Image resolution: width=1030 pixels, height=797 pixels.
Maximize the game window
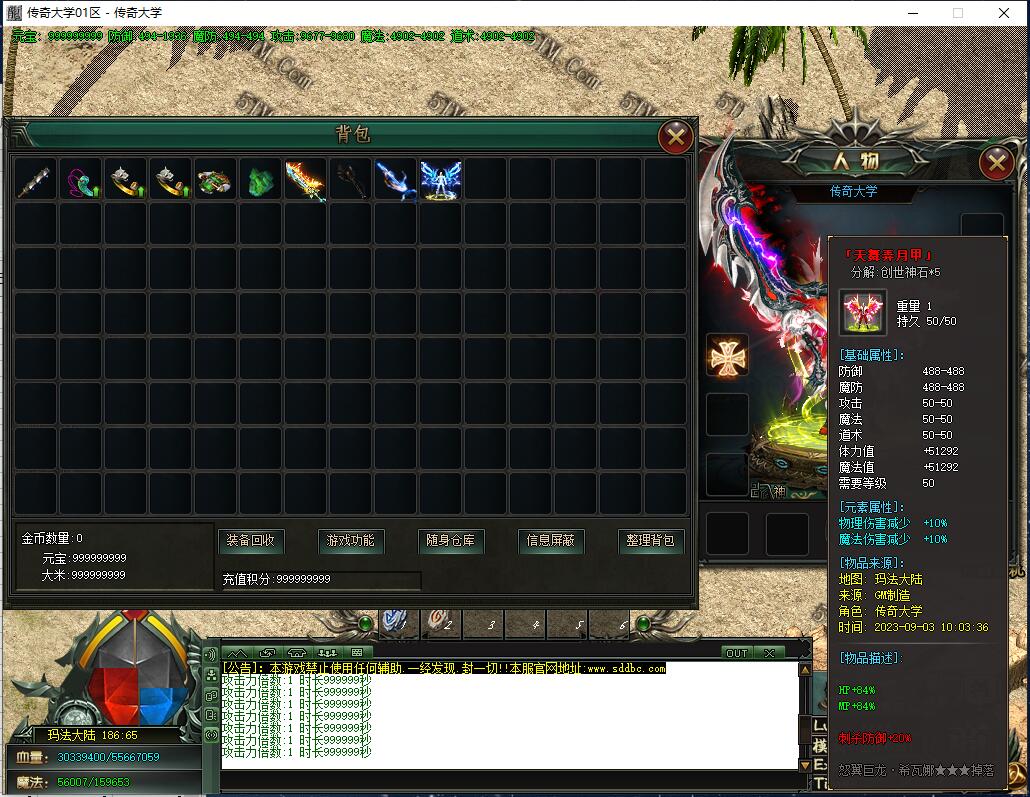[x=957, y=13]
